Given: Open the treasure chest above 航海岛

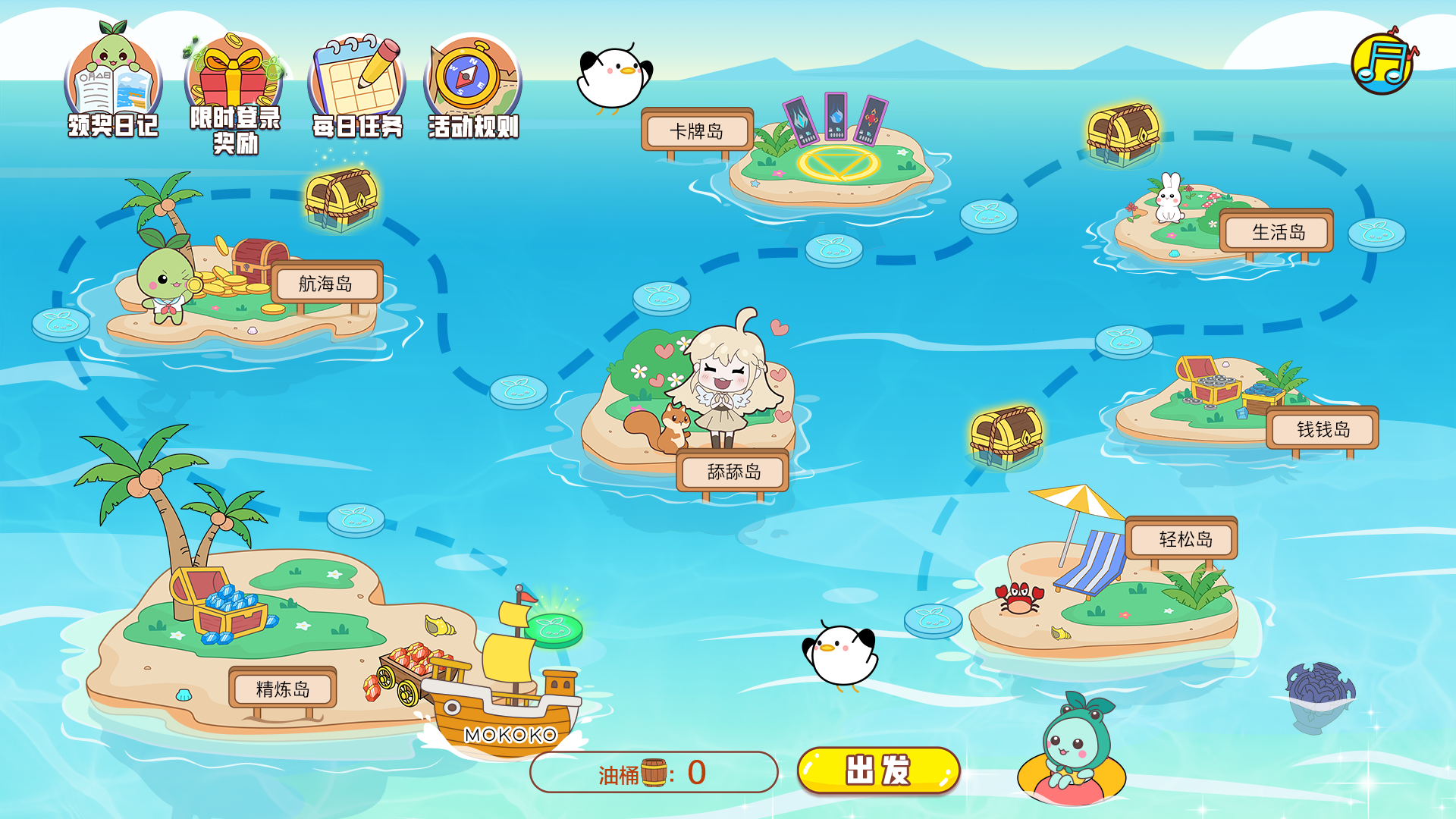Looking at the screenshot, I should pos(340,199).
